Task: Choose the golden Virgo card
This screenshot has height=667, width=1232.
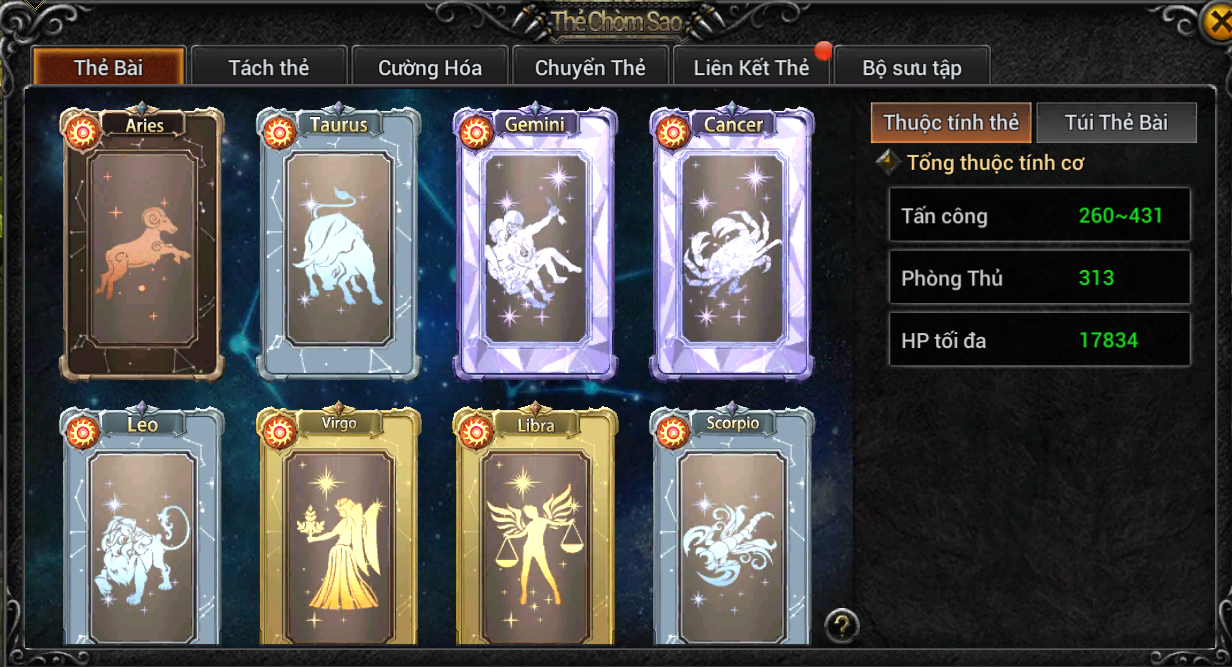Action: point(339,530)
